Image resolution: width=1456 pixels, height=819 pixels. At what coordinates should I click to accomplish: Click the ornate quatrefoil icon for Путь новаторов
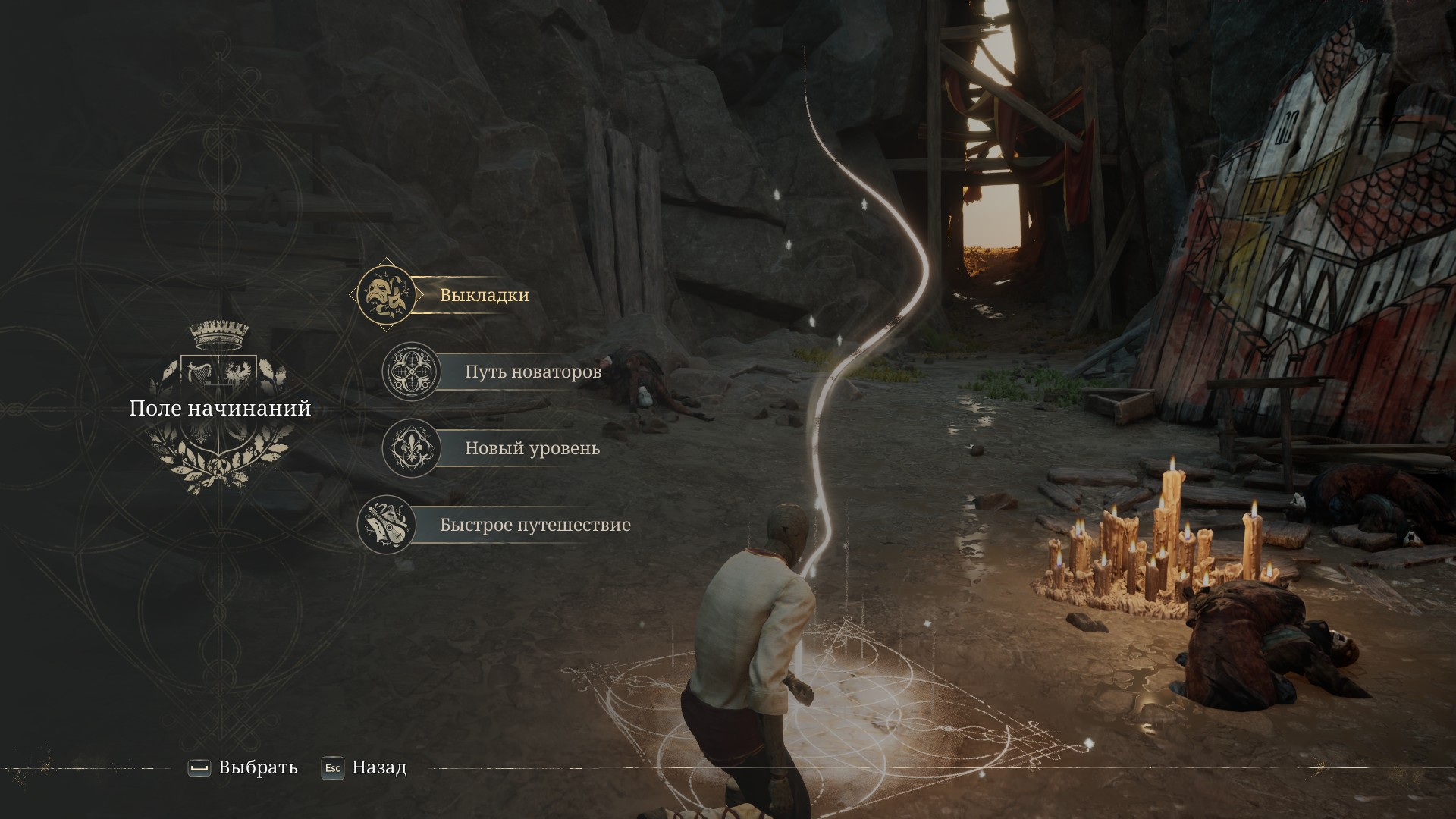[x=411, y=372]
